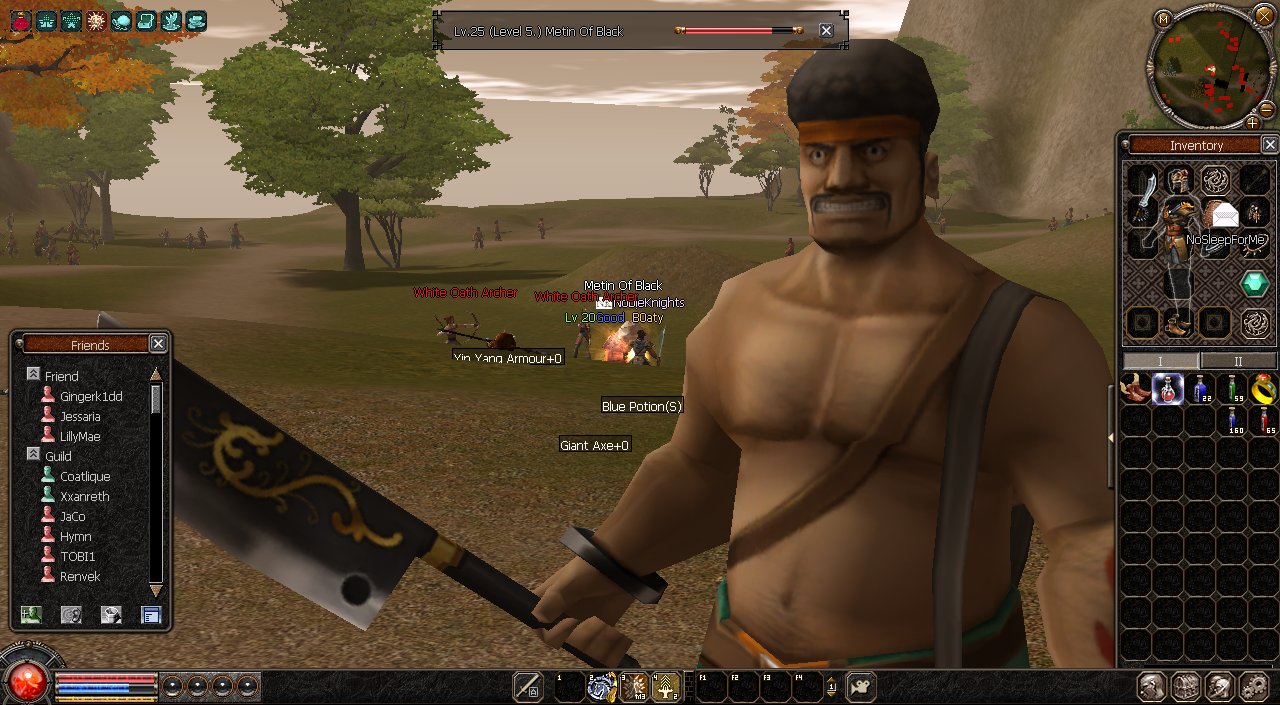The image size is (1280, 705).
Task: Click the add friend button
Action: (31, 615)
